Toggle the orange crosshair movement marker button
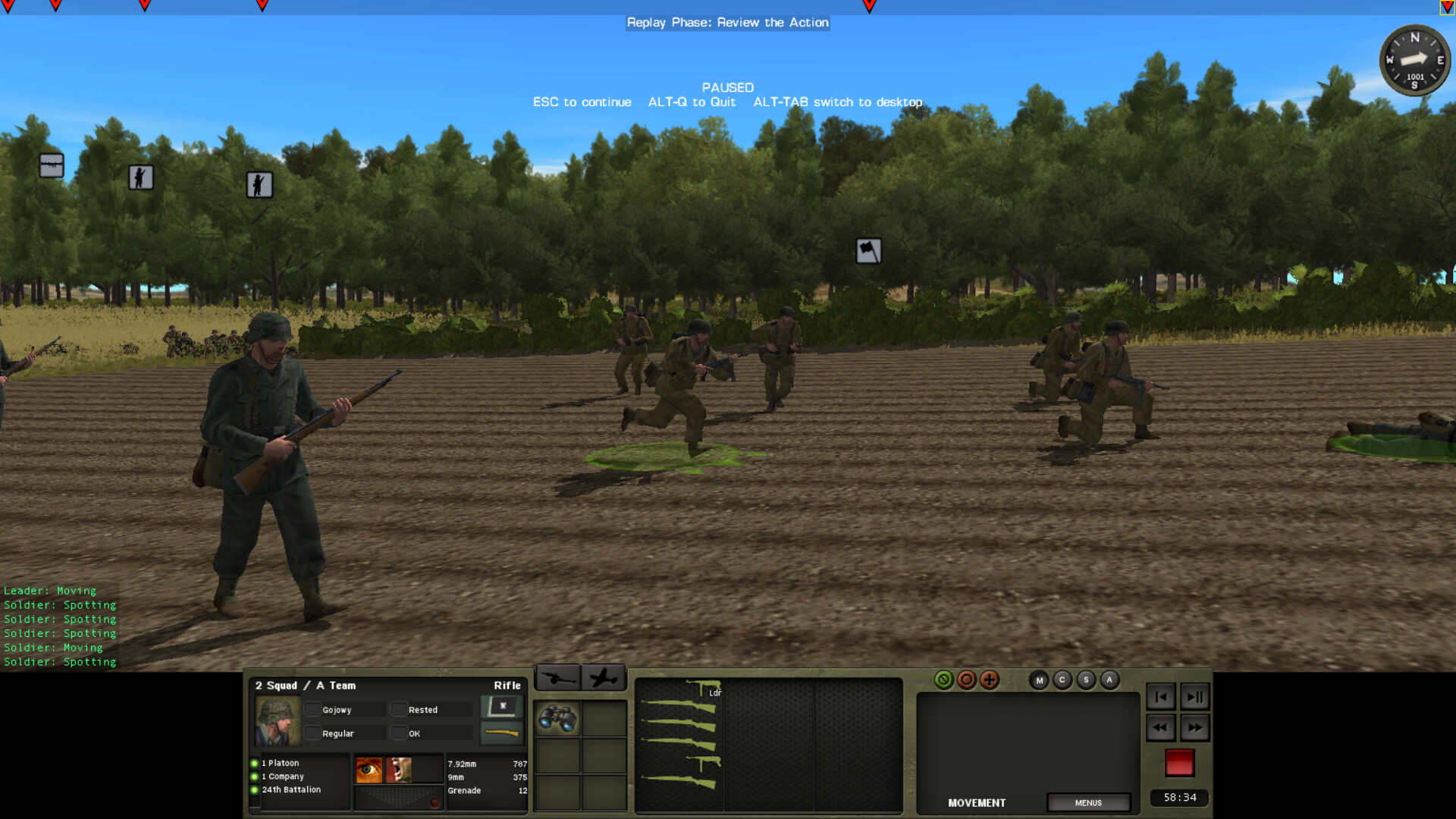 point(989,679)
